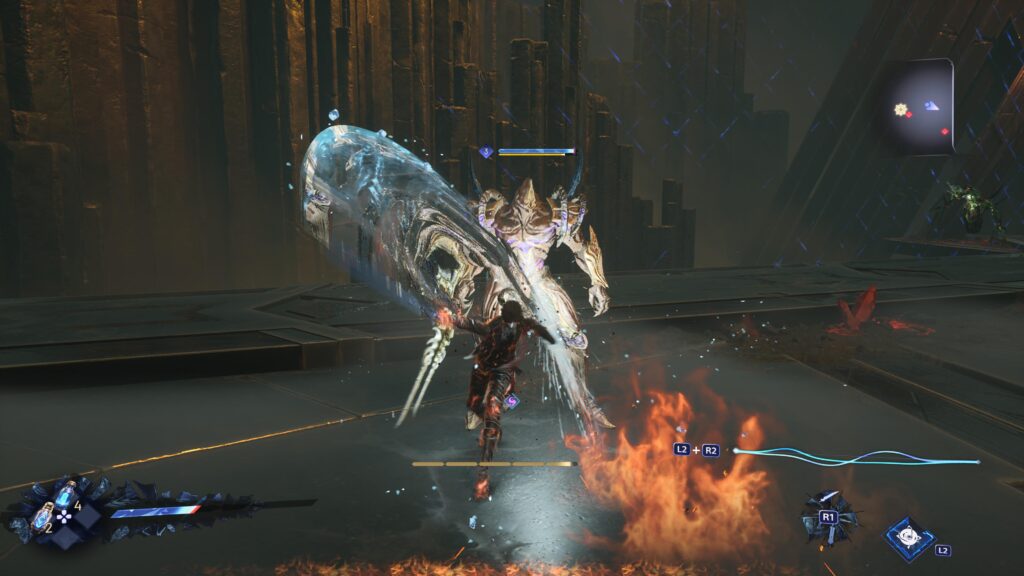The width and height of the screenshot is (1024, 576).
Task: Use the blue potion with 4 charges
Action: [x=66, y=494]
